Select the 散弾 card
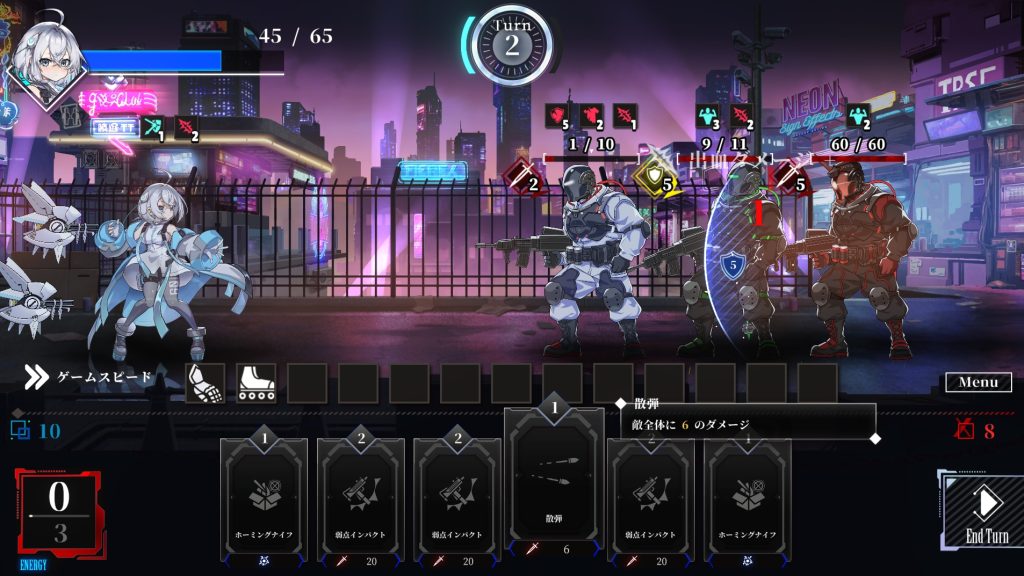This screenshot has height=576, width=1024. coord(554,480)
